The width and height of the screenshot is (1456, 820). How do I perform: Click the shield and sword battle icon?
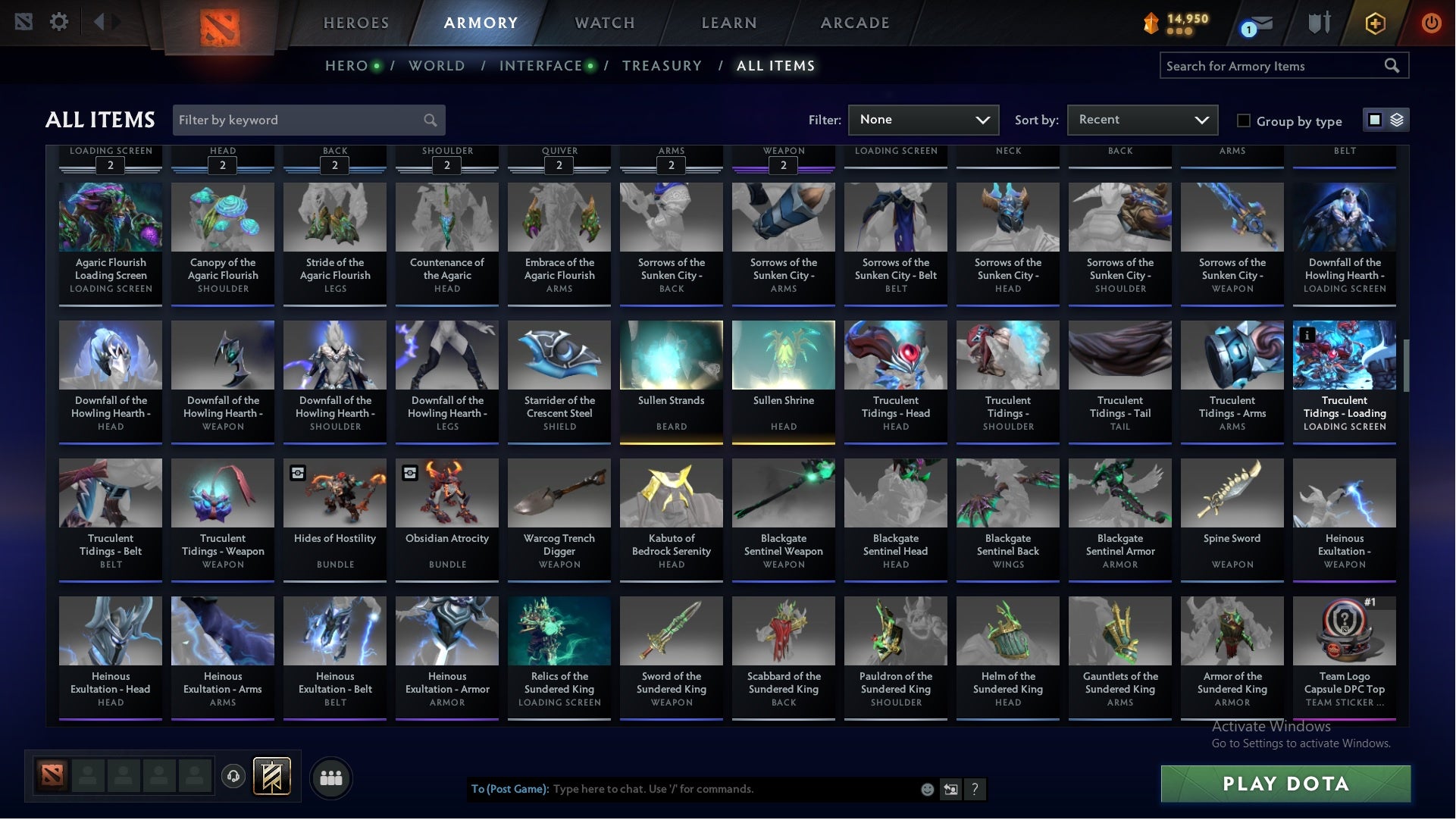tap(1319, 23)
